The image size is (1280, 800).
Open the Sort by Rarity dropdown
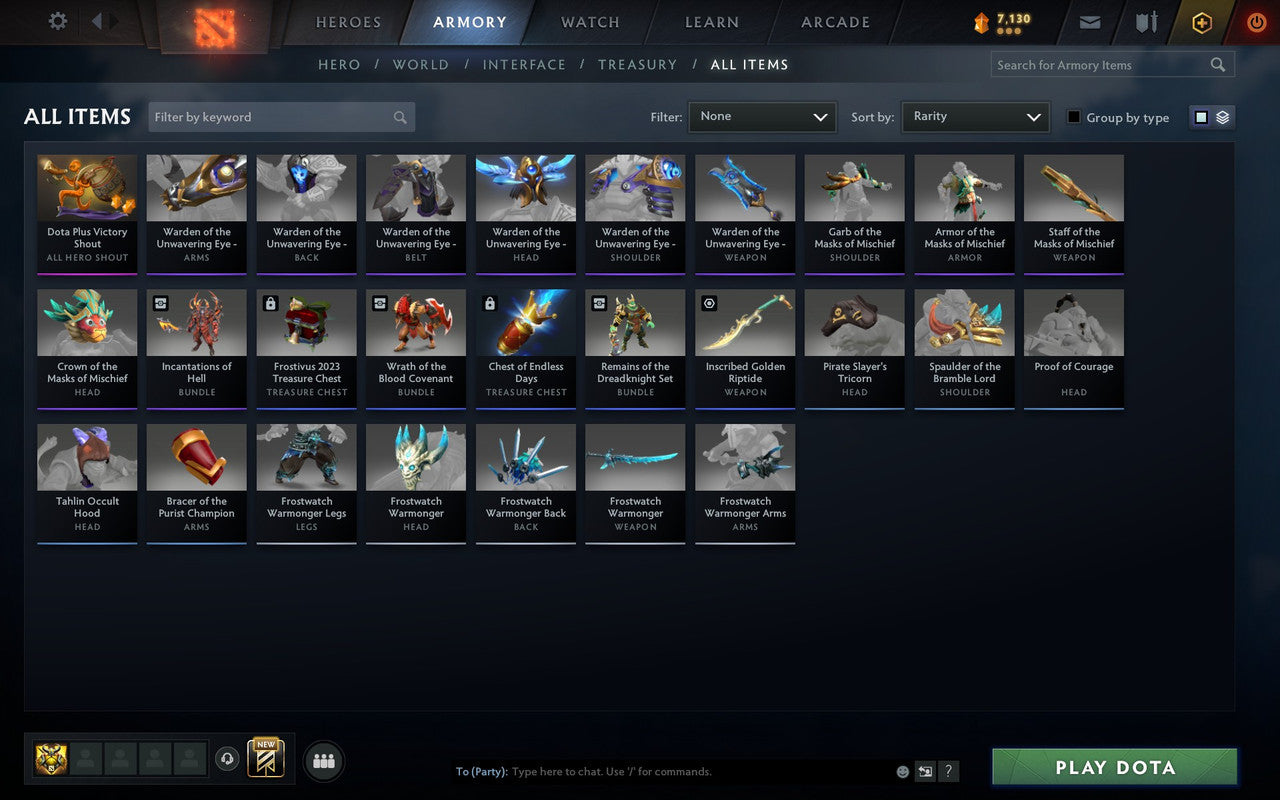pos(975,116)
